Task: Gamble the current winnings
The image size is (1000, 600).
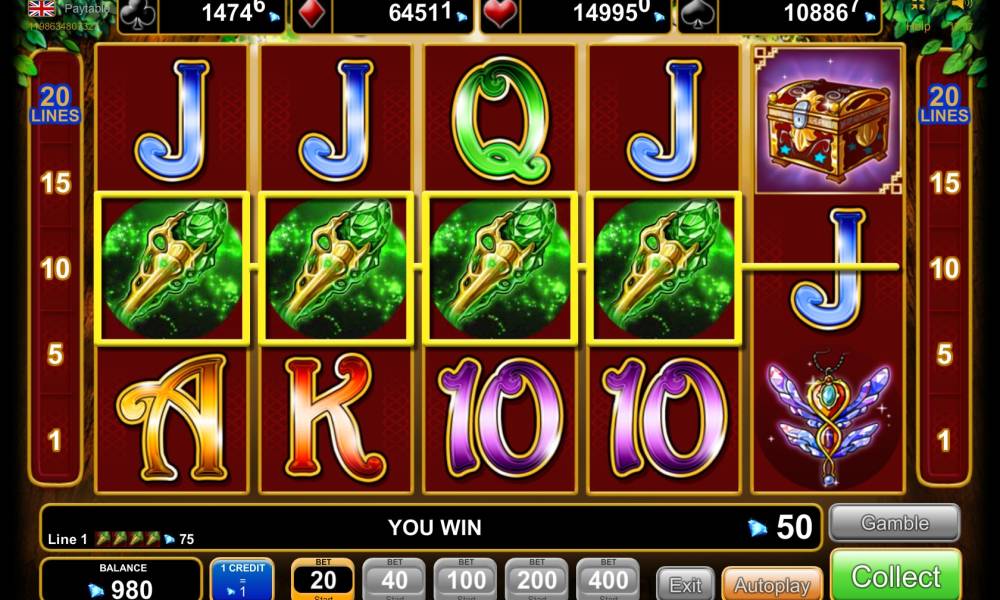Action: click(894, 523)
